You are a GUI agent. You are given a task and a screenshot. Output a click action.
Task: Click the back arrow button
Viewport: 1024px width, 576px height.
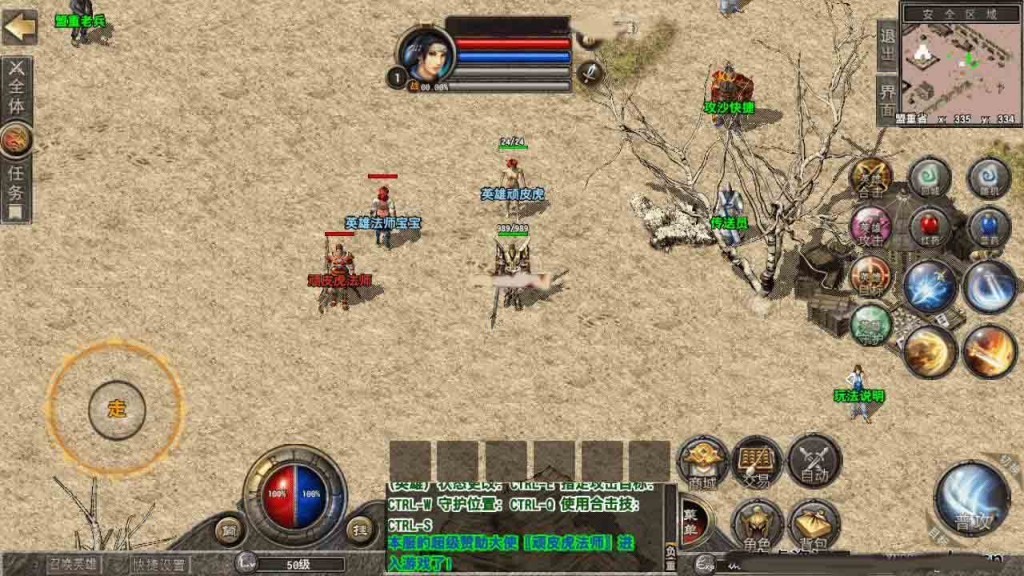(x=19, y=27)
